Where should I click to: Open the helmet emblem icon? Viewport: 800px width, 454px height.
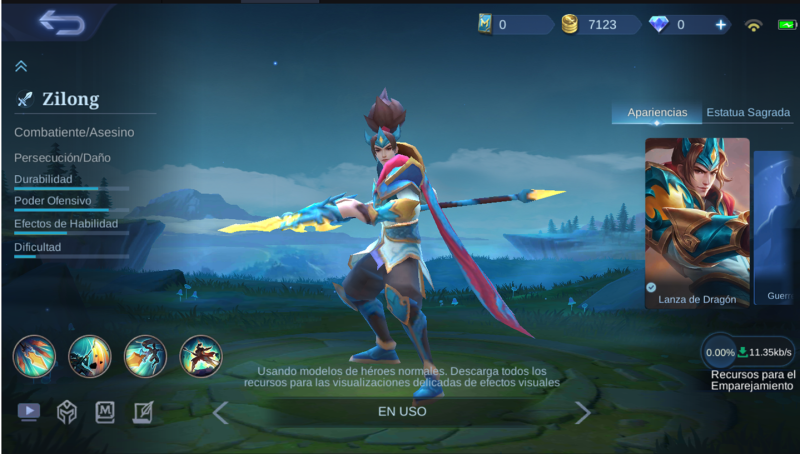click(x=67, y=412)
